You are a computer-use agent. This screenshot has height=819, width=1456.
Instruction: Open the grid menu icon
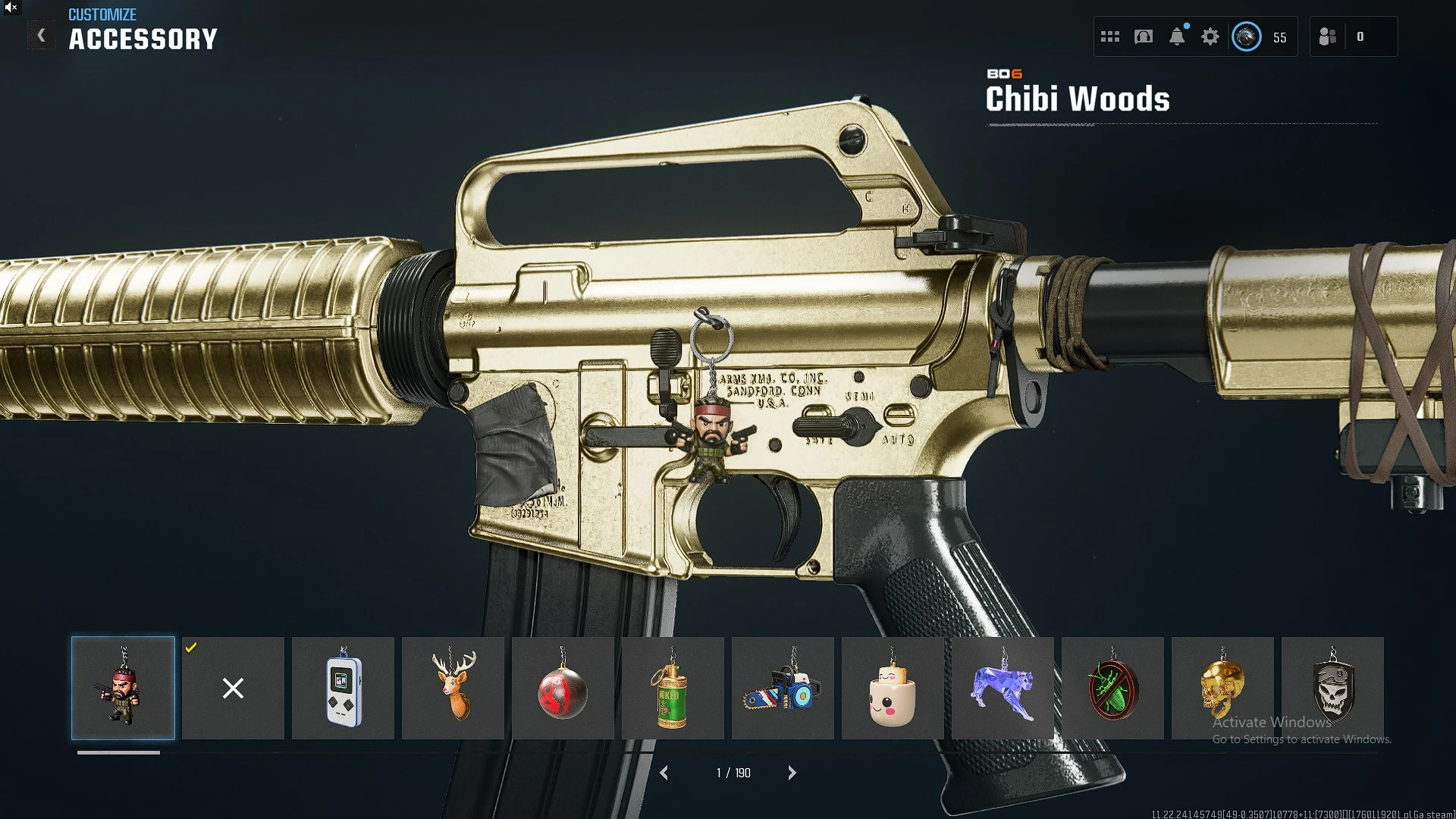(1110, 36)
